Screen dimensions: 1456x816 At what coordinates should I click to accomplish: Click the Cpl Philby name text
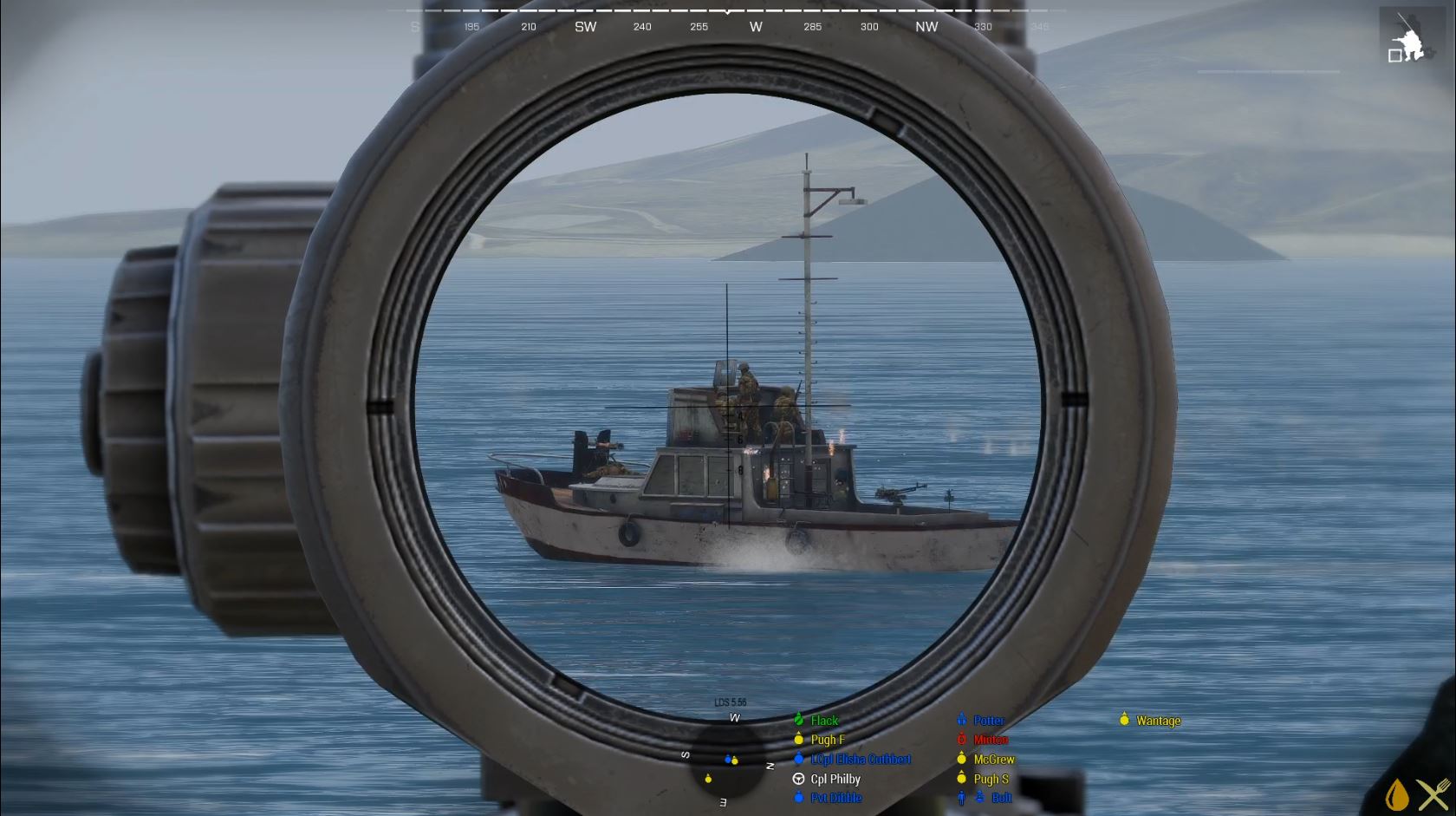click(x=835, y=779)
